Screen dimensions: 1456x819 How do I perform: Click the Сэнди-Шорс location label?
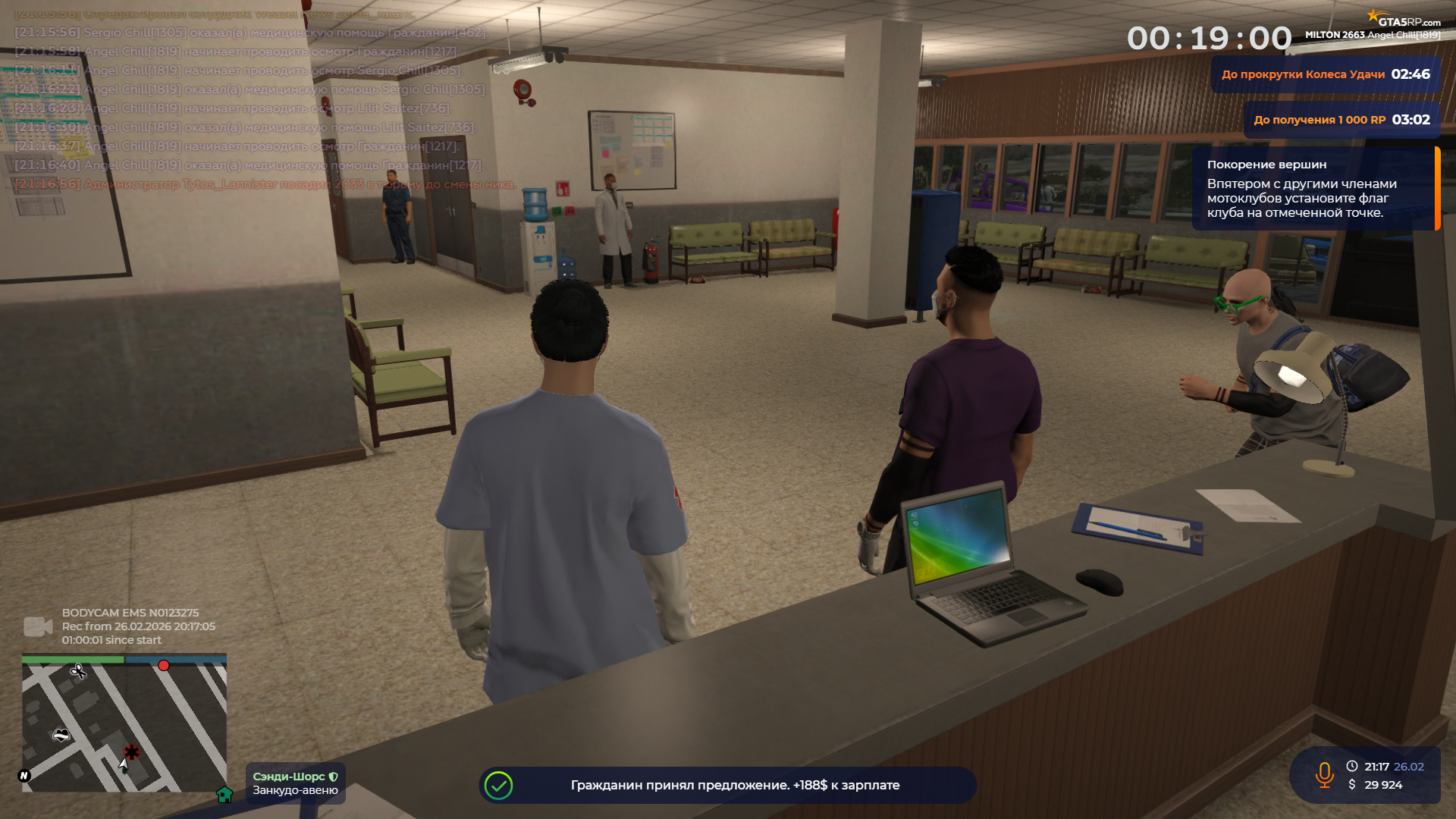tap(295, 783)
